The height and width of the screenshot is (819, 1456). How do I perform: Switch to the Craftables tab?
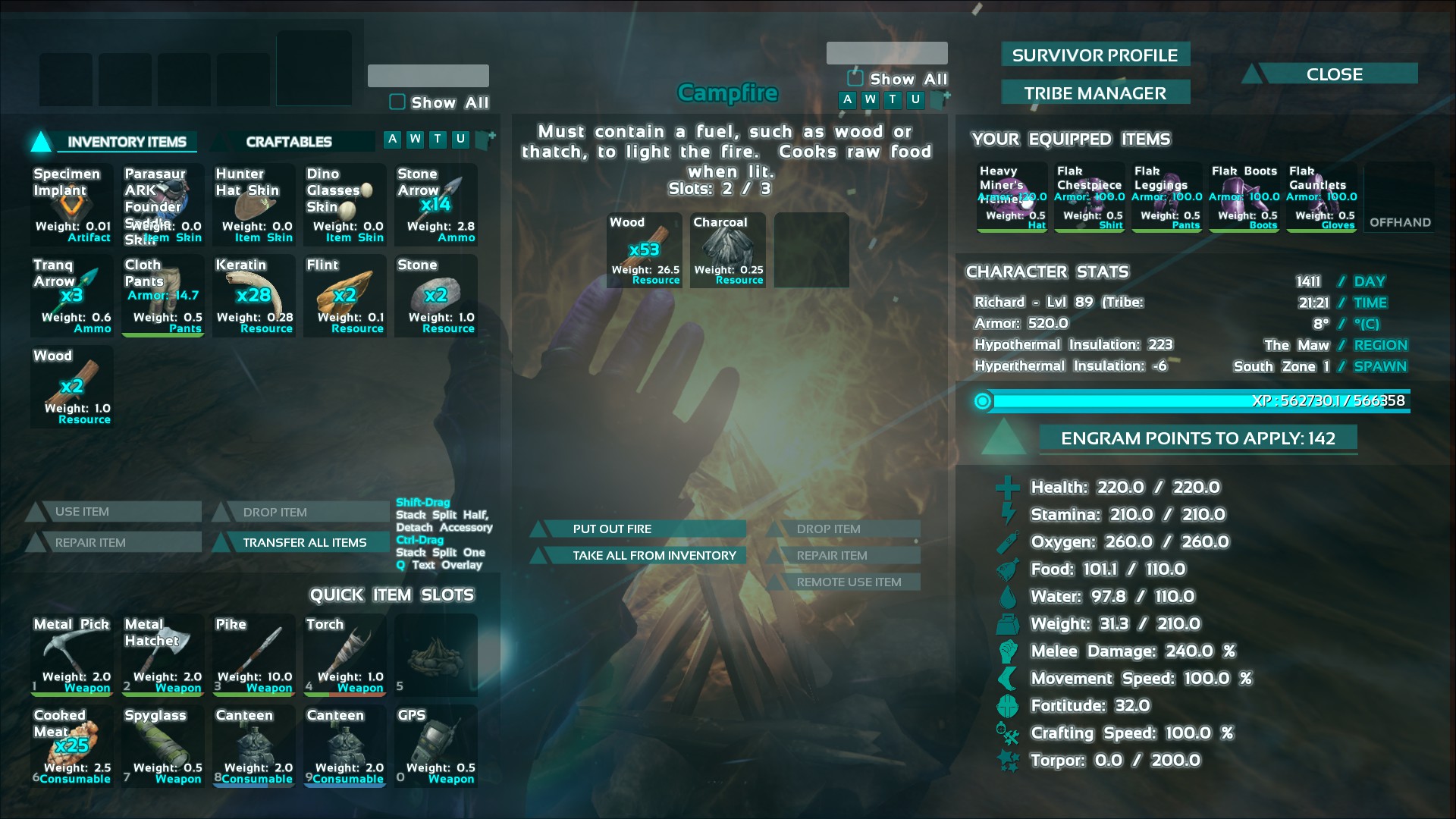(289, 142)
